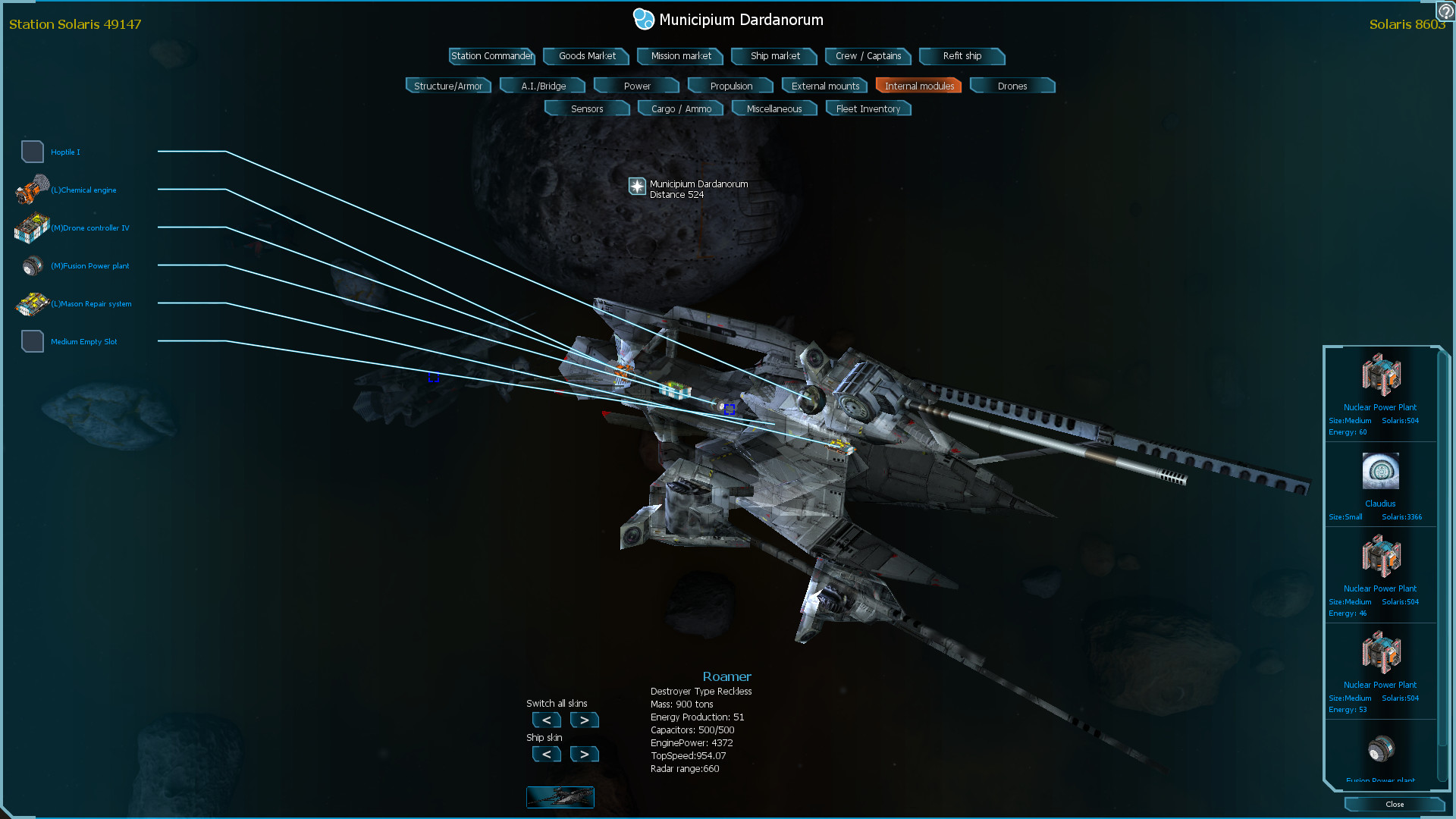View the Fleet Inventory tab
The height and width of the screenshot is (819, 1456).
[x=868, y=108]
